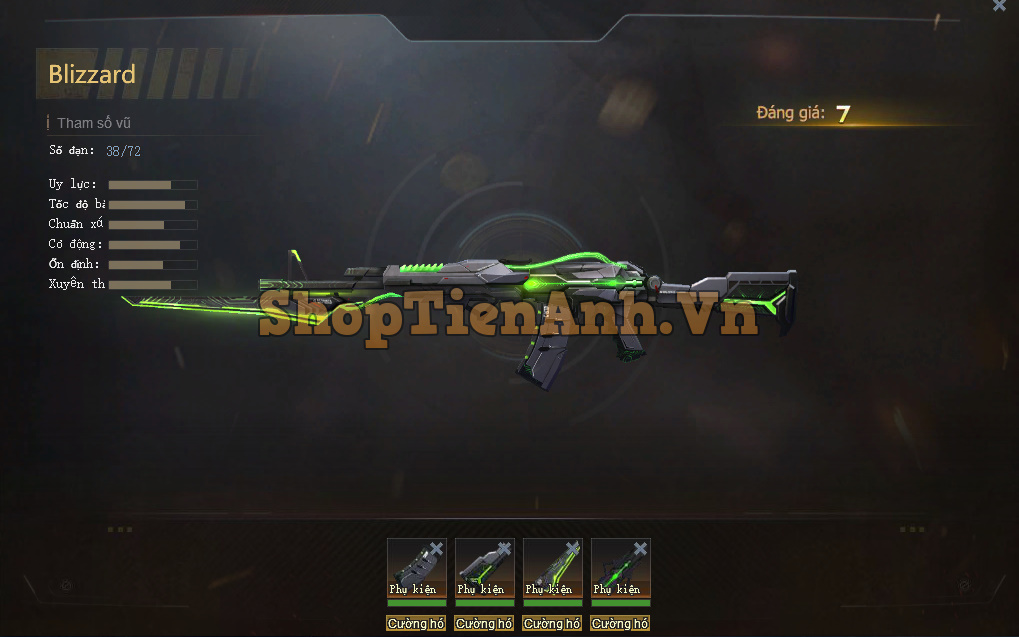The height and width of the screenshot is (637, 1019).
Task: Select the dark accessory with green cross glow
Action: tap(617, 567)
